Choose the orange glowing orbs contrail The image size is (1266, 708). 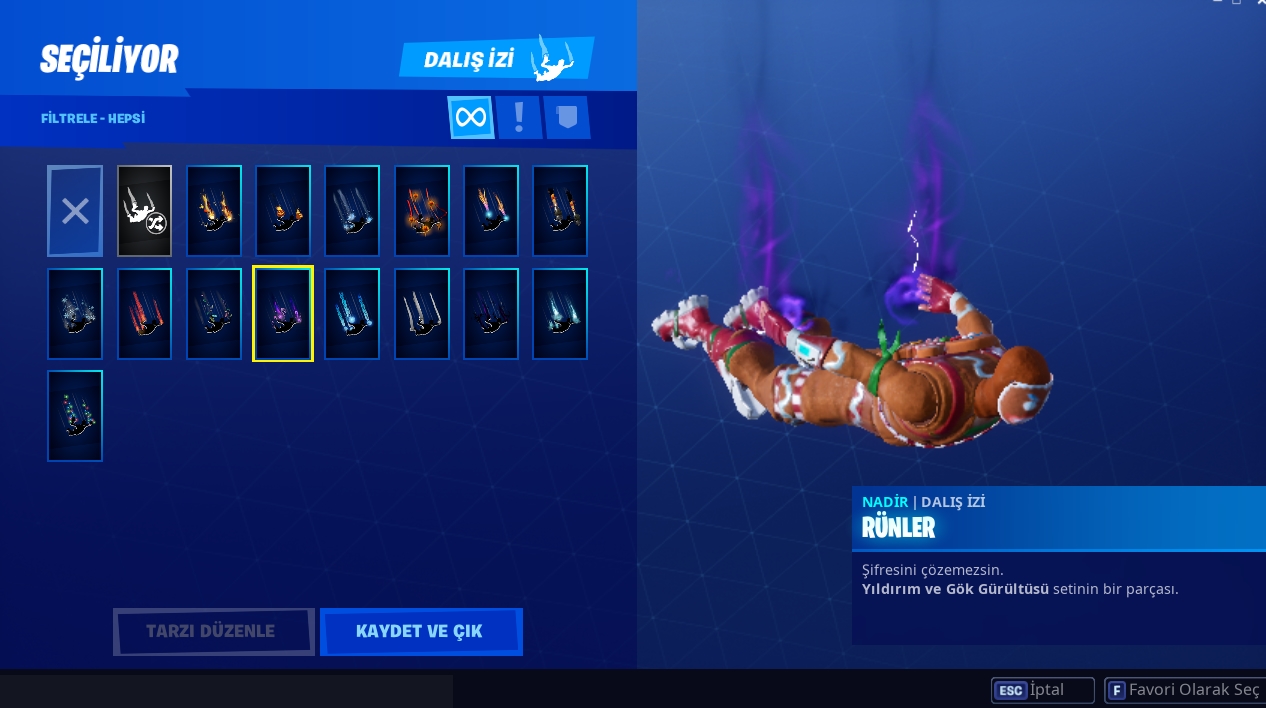421,211
